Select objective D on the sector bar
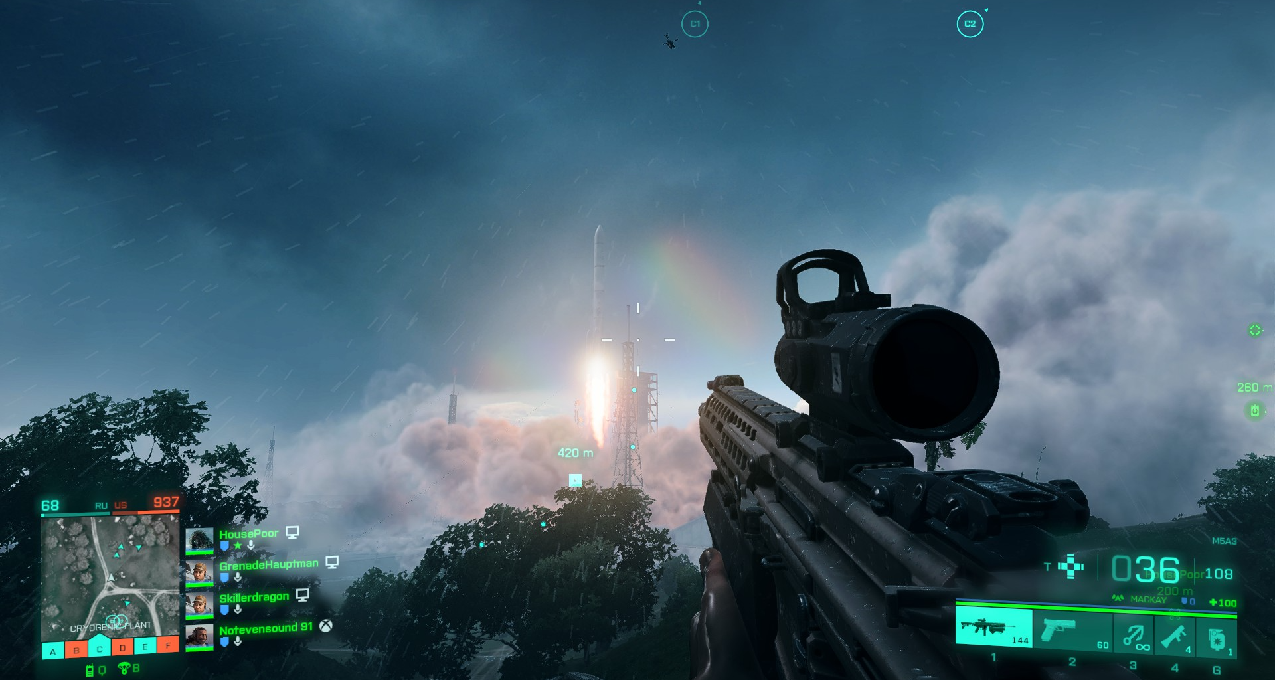This screenshot has width=1275, height=680. pyautogui.click(x=122, y=649)
